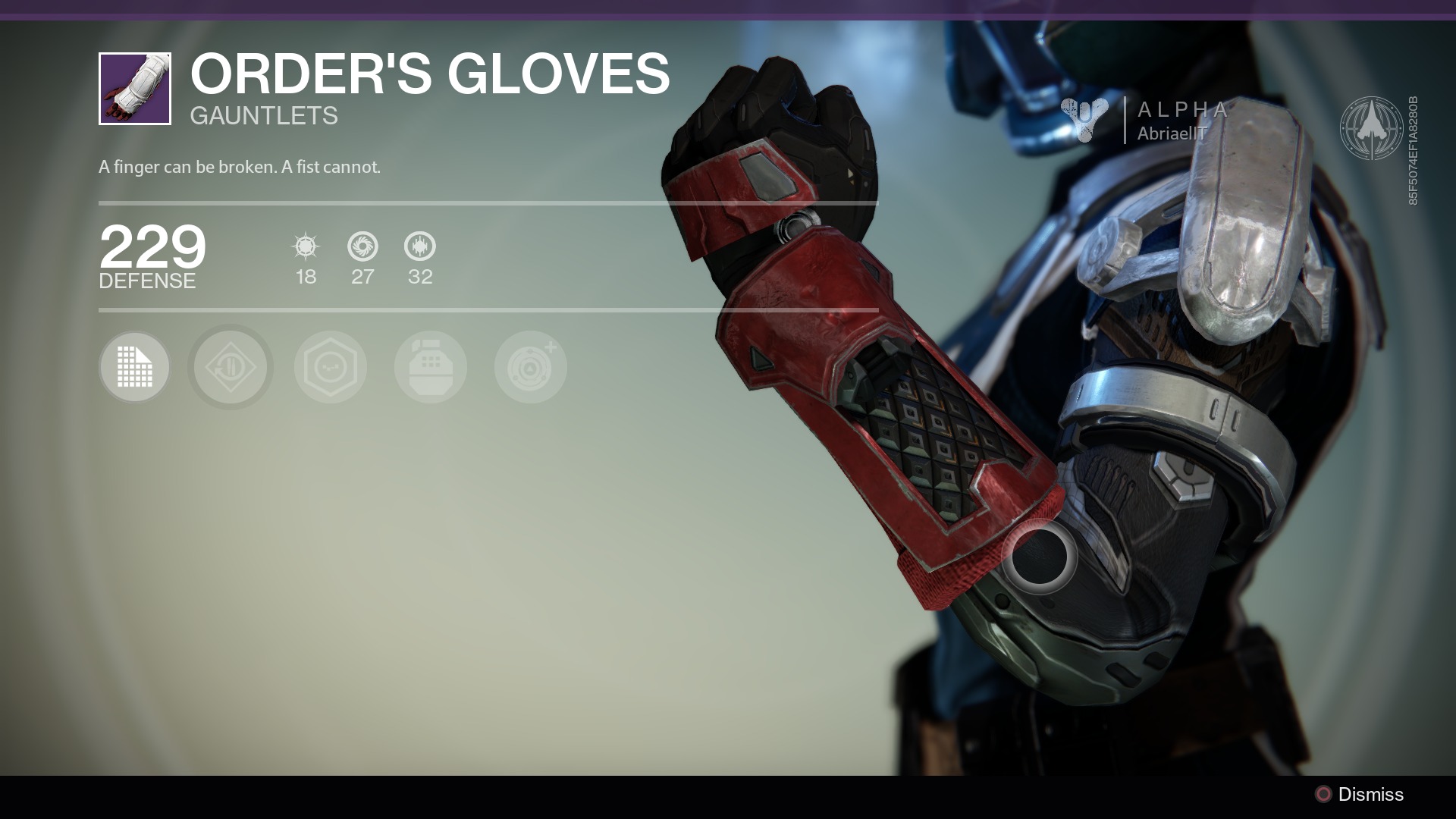
Task: Choose the diamond-shaped reload perk node
Action: [231, 367]
